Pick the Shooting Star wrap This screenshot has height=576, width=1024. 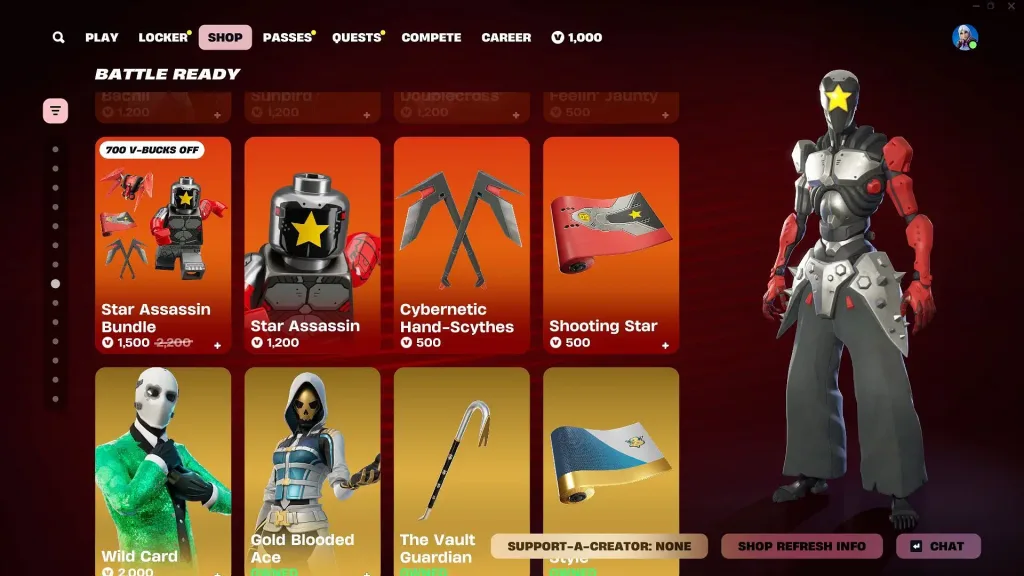[x=610, y=245]
